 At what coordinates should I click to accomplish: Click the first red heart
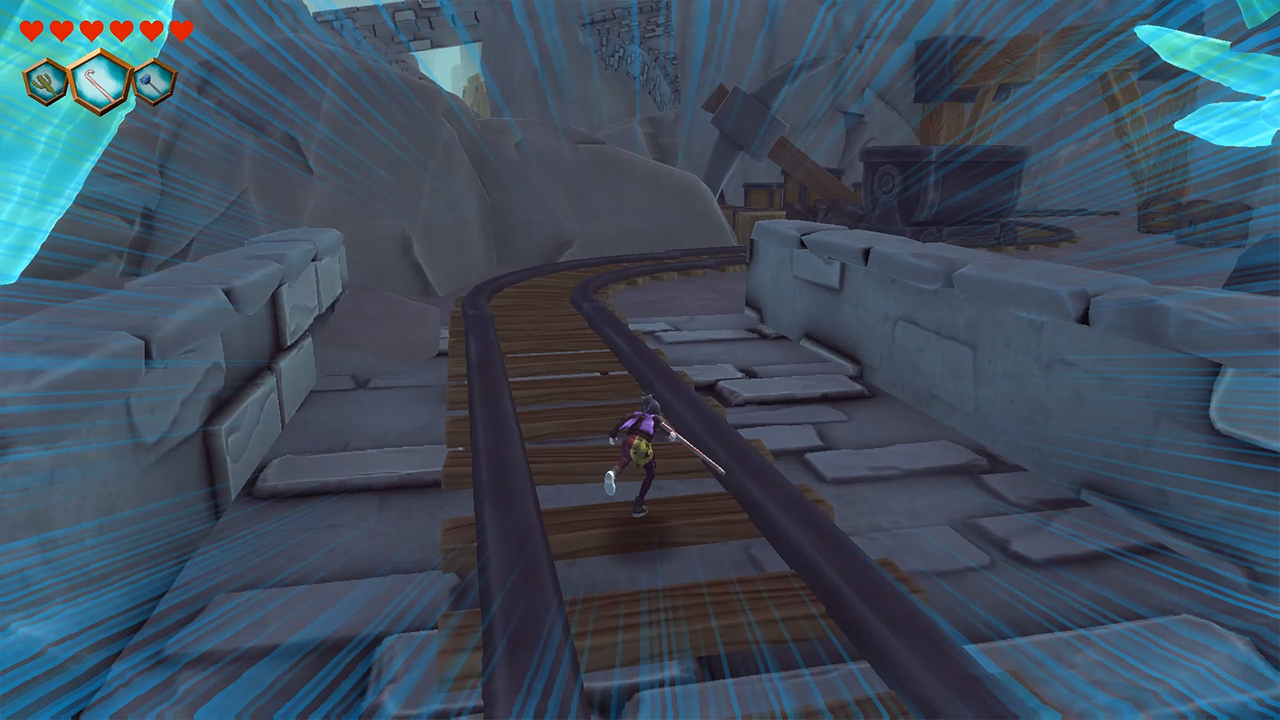30,30
